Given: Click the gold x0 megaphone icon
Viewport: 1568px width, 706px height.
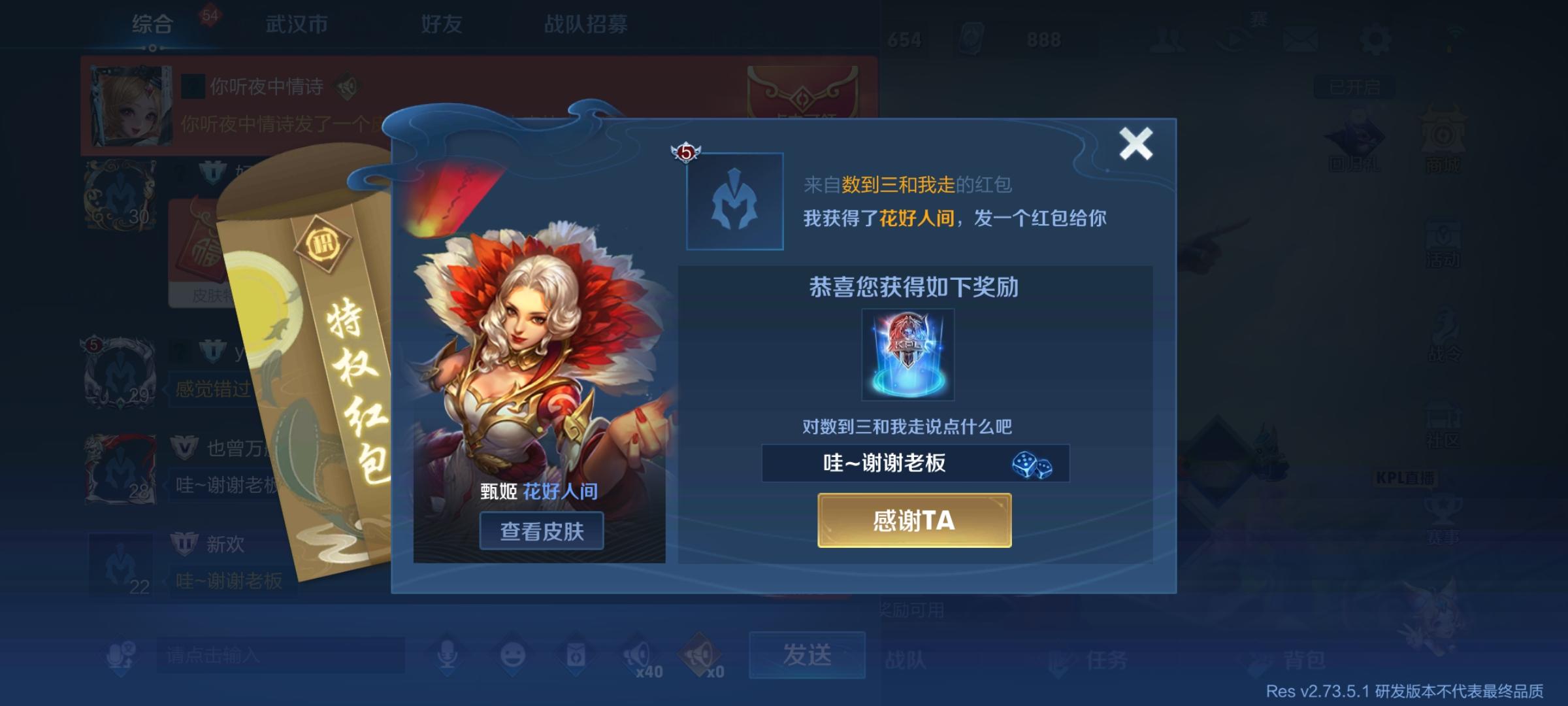Looking at the screenshot, I should 700,652.
